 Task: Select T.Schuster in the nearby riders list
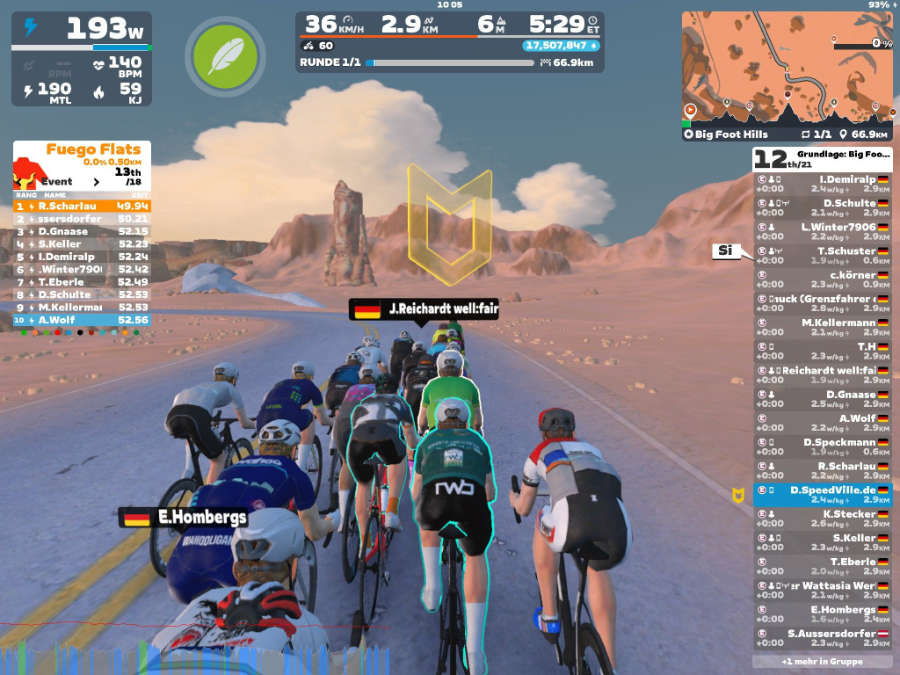[822, 255]
